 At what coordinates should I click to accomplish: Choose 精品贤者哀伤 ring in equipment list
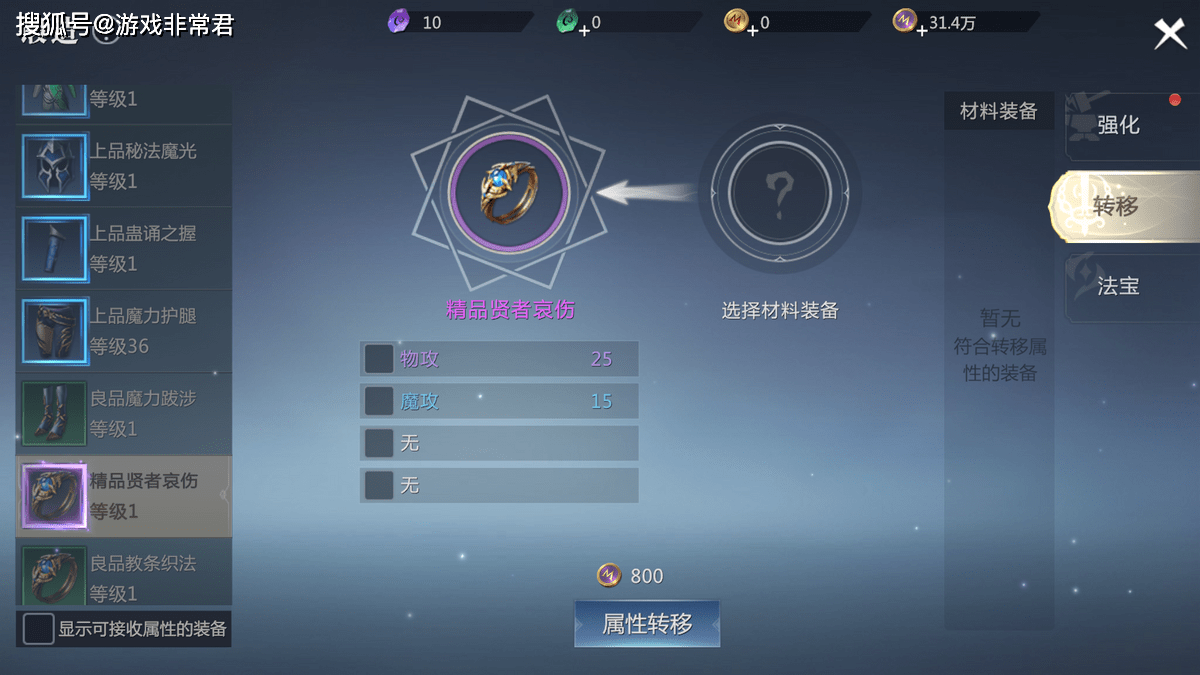coord(123,496)
